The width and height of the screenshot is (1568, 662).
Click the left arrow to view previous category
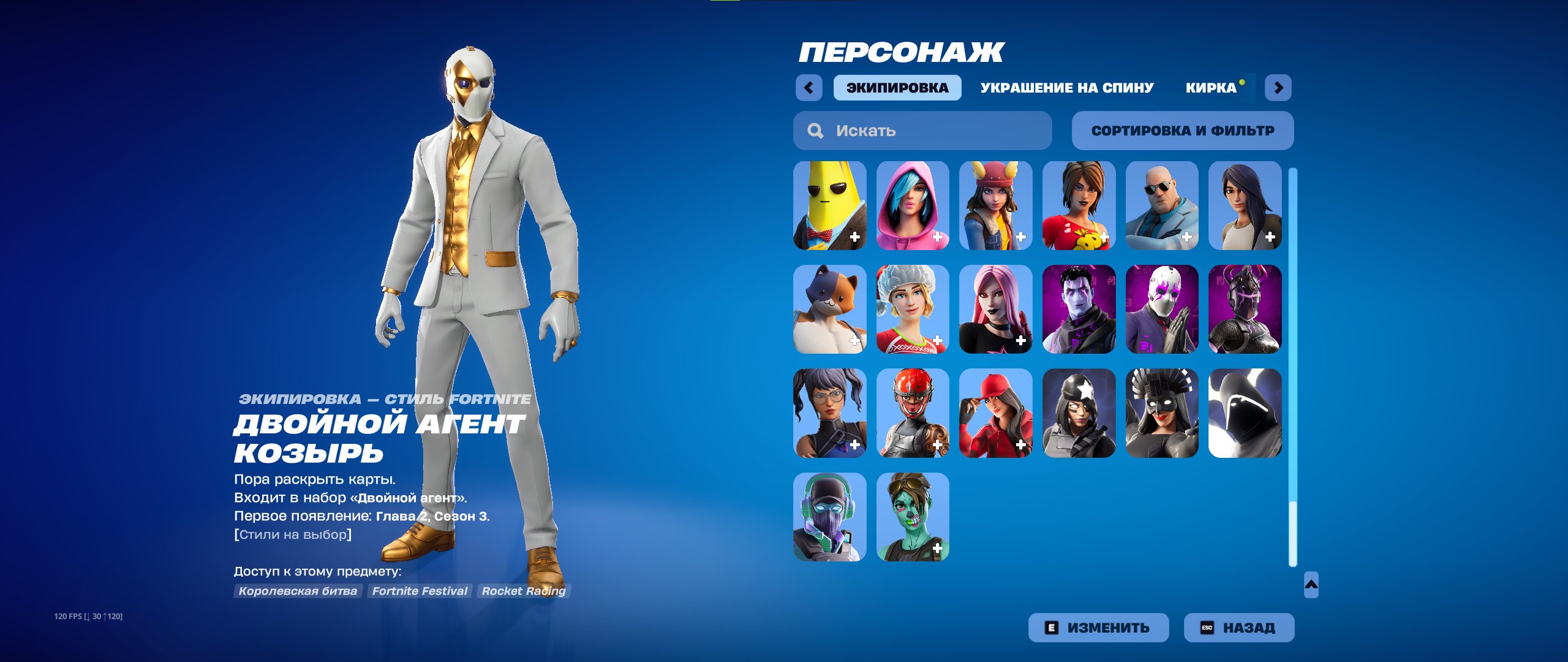pyautogui.click(x=810, y=87)
